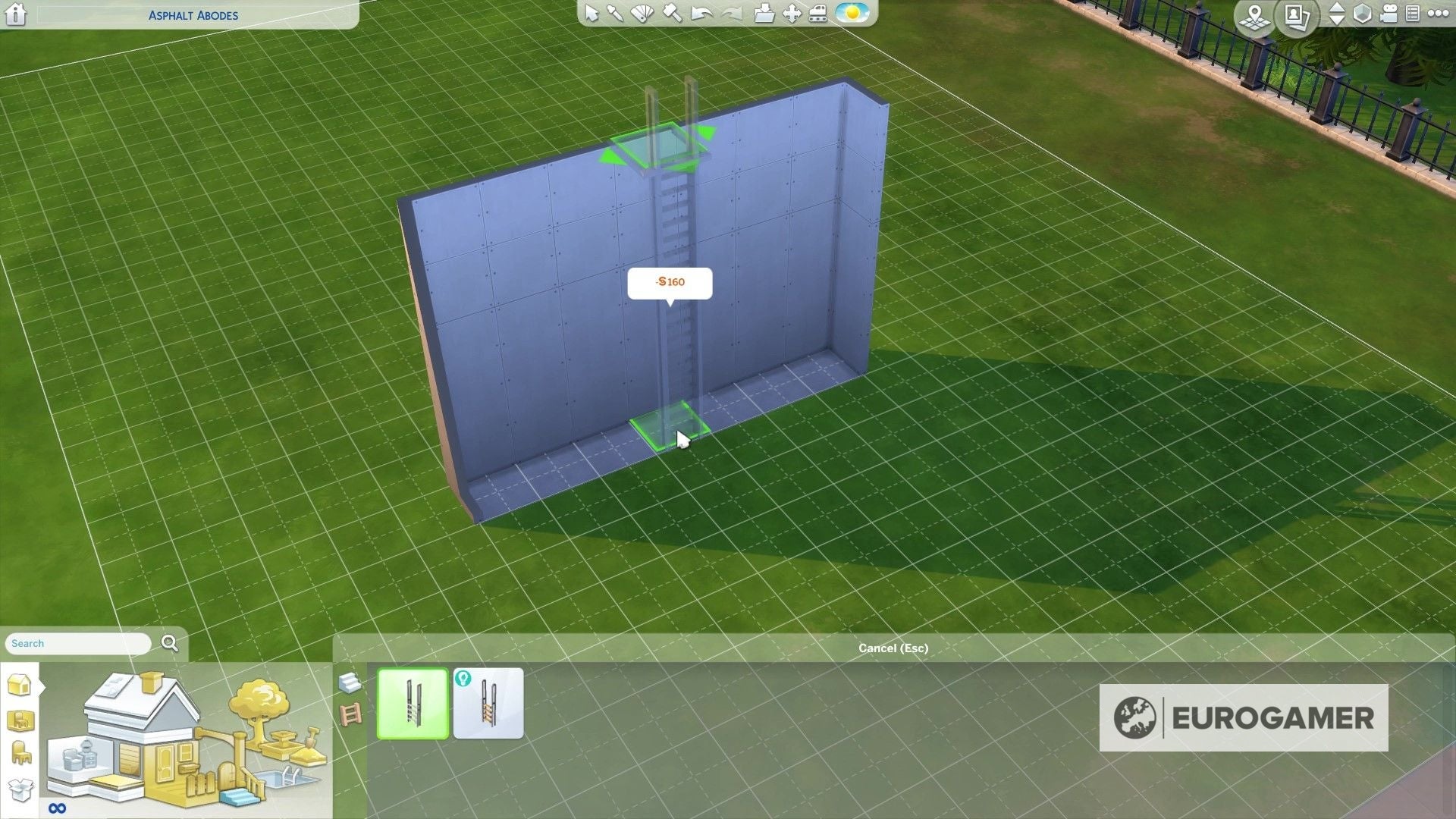Open the Move Lot tool
Screen dimensions: 1456x819
790,14
